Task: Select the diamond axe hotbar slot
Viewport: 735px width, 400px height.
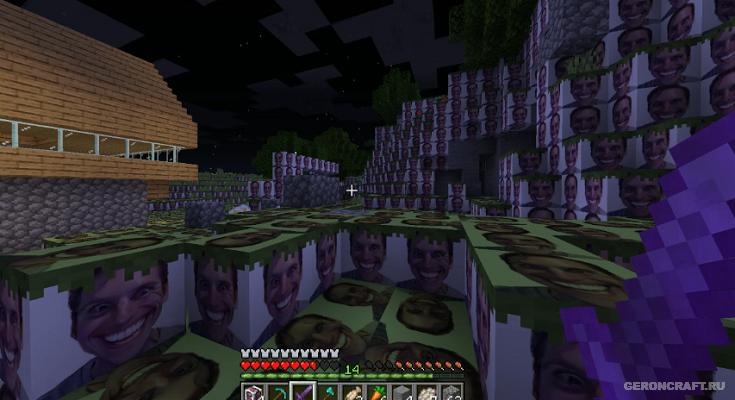Action: 329,392
